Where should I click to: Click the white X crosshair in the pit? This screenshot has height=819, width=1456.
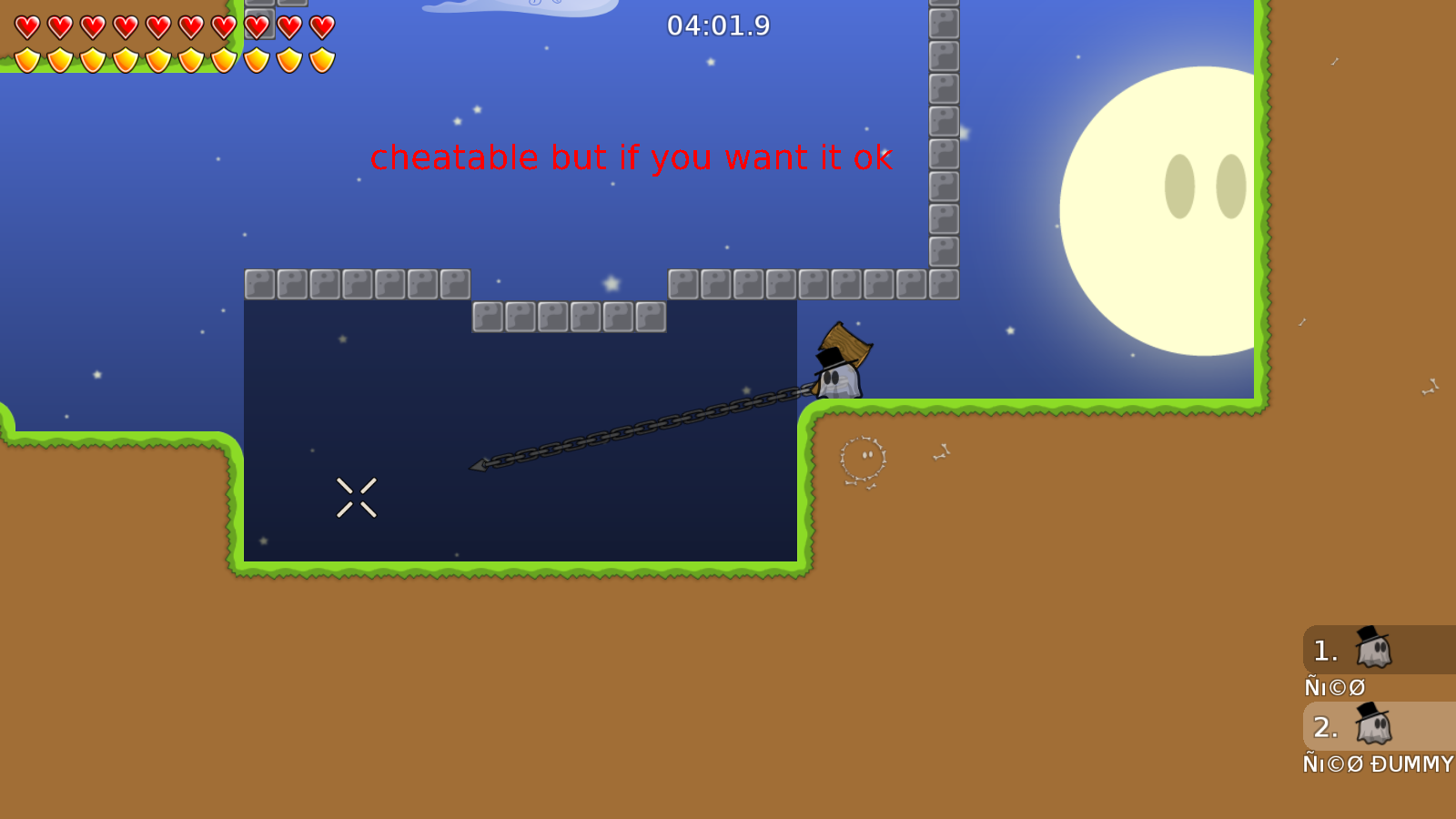coord(357,497)
